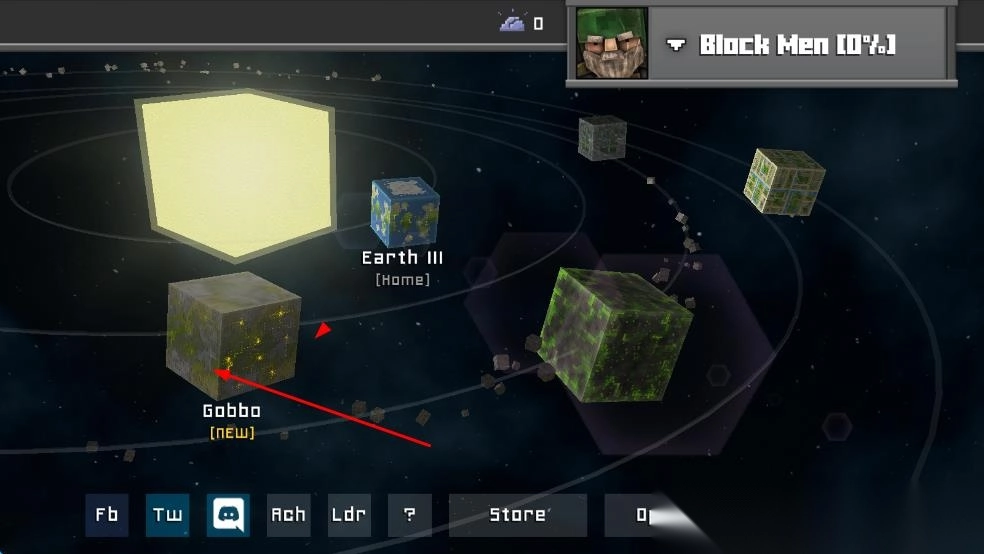Open the Tw Twitter link

tap(167, 515)
